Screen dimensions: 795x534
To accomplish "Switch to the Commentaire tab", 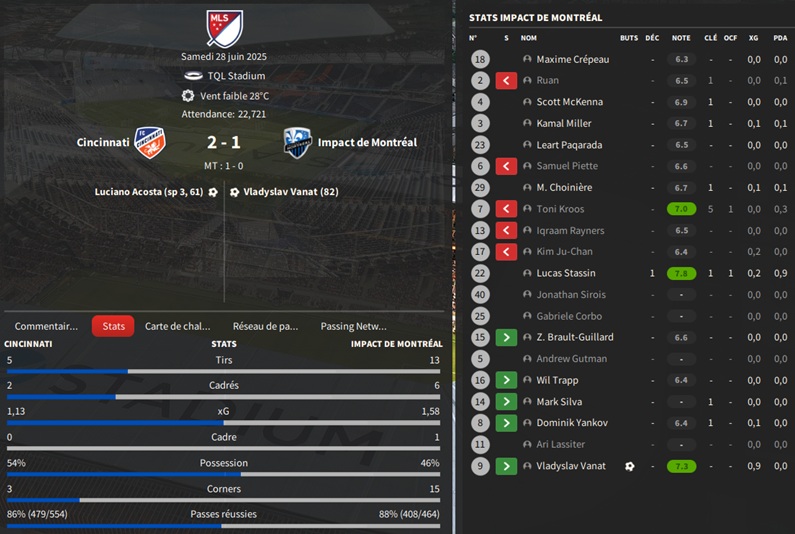I will 46,326.
